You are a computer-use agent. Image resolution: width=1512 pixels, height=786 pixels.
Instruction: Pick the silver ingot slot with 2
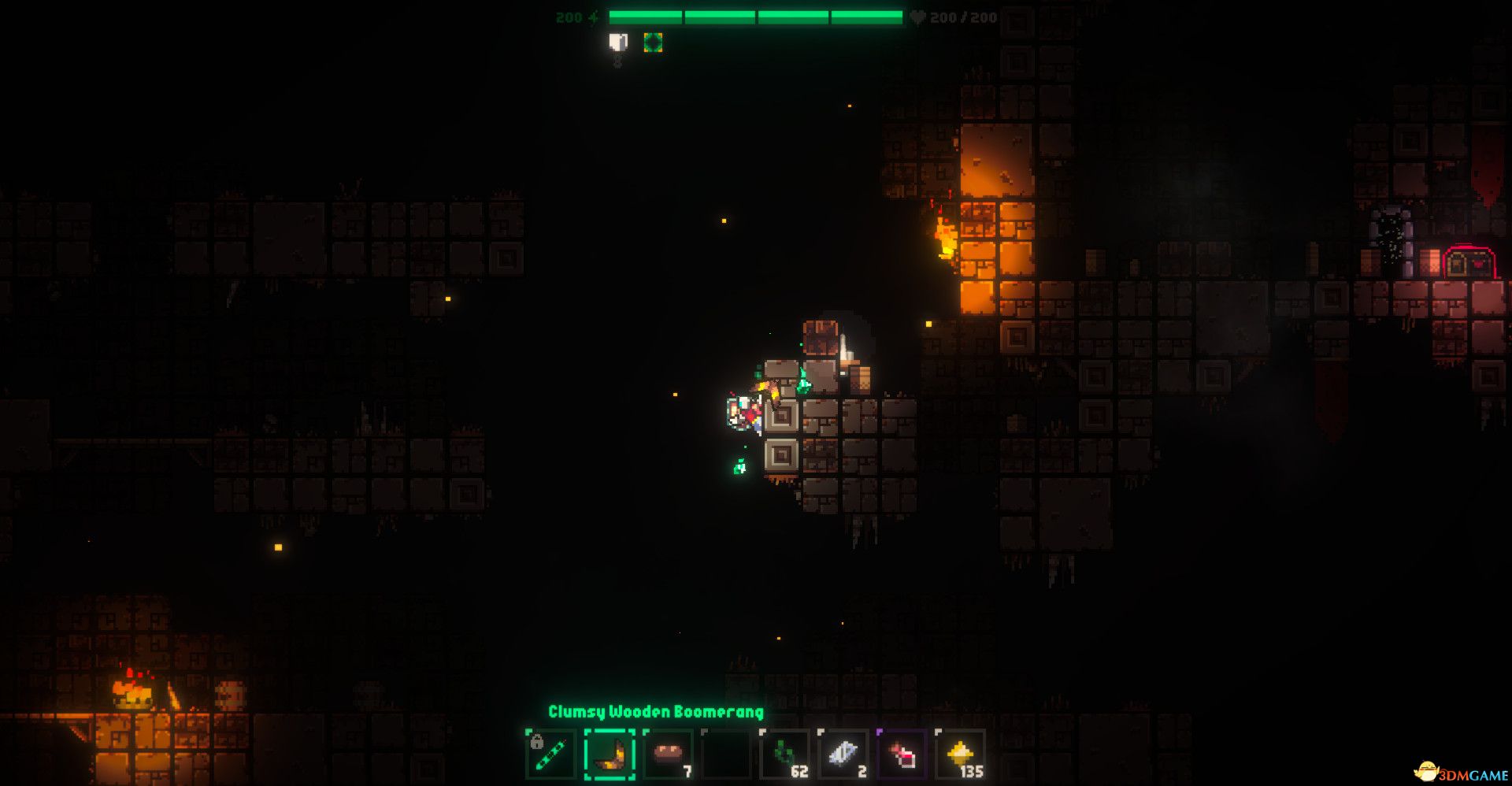coord(843,754)
